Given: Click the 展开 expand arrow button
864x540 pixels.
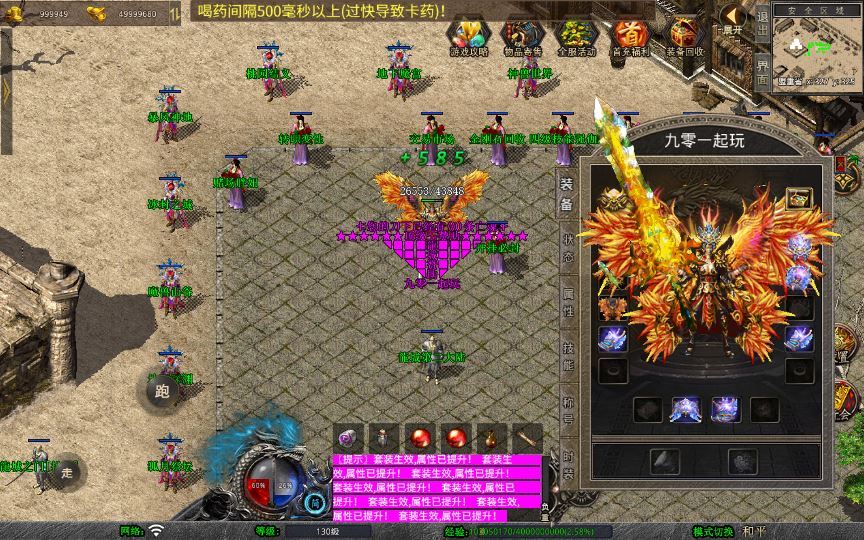Looking at the screenshot, I should (x=733, y=18).
